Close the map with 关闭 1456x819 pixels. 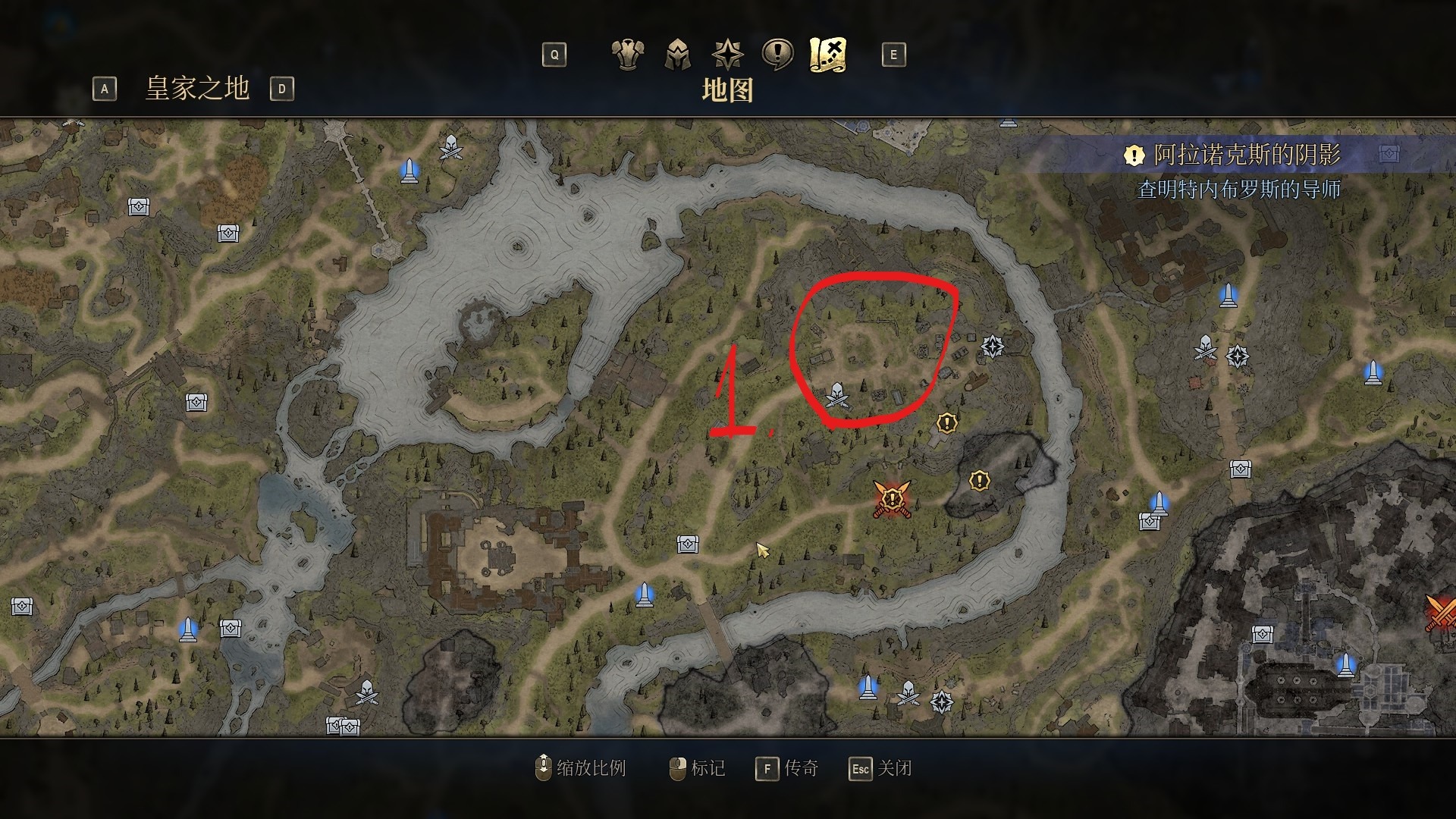881,768
